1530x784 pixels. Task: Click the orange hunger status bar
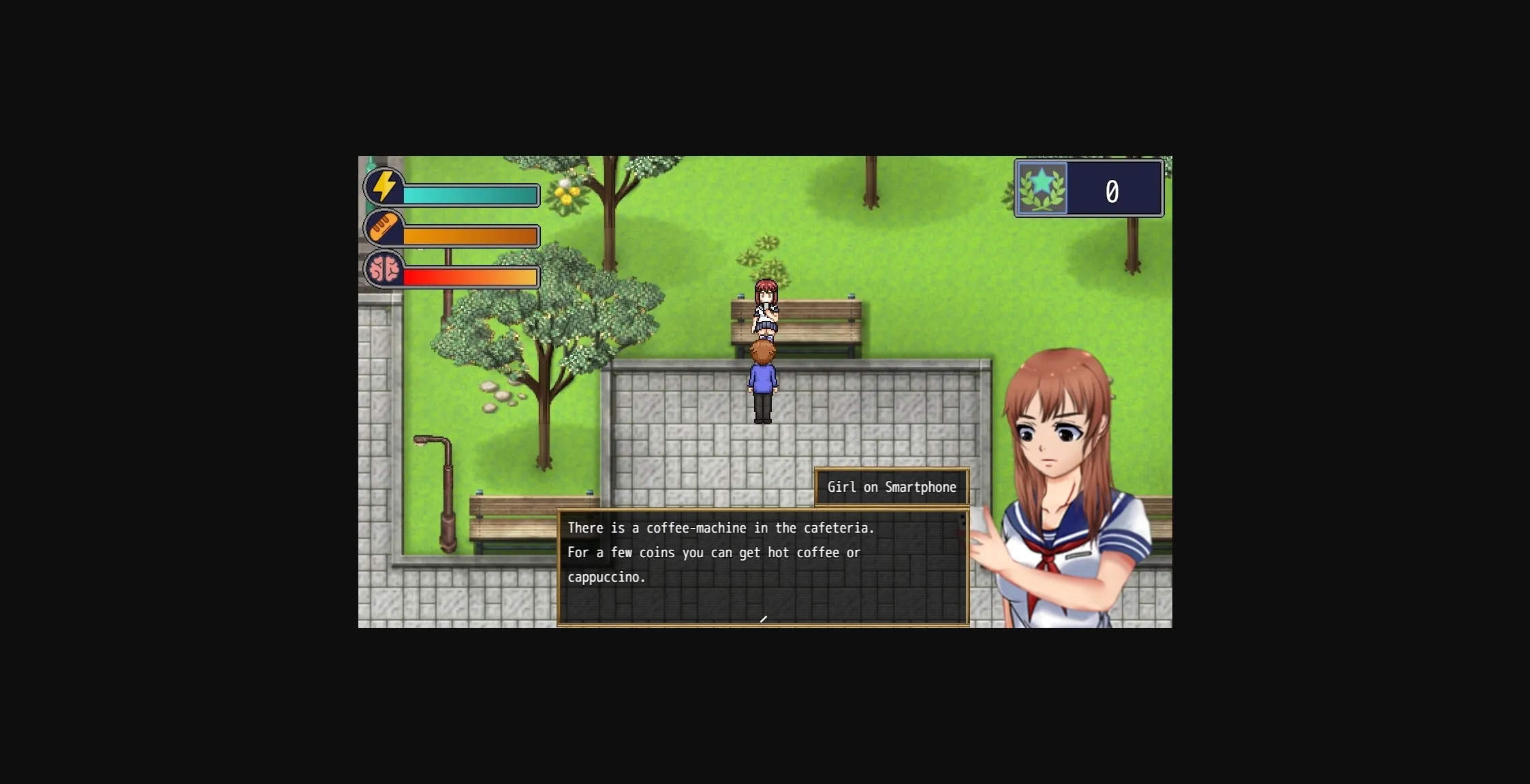470,236
